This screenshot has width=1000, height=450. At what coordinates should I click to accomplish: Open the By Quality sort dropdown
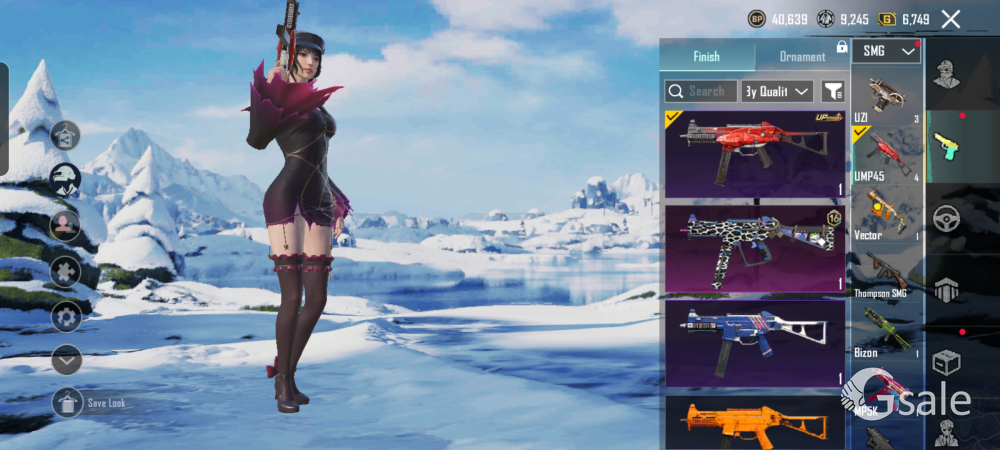(x=778, y=91)
